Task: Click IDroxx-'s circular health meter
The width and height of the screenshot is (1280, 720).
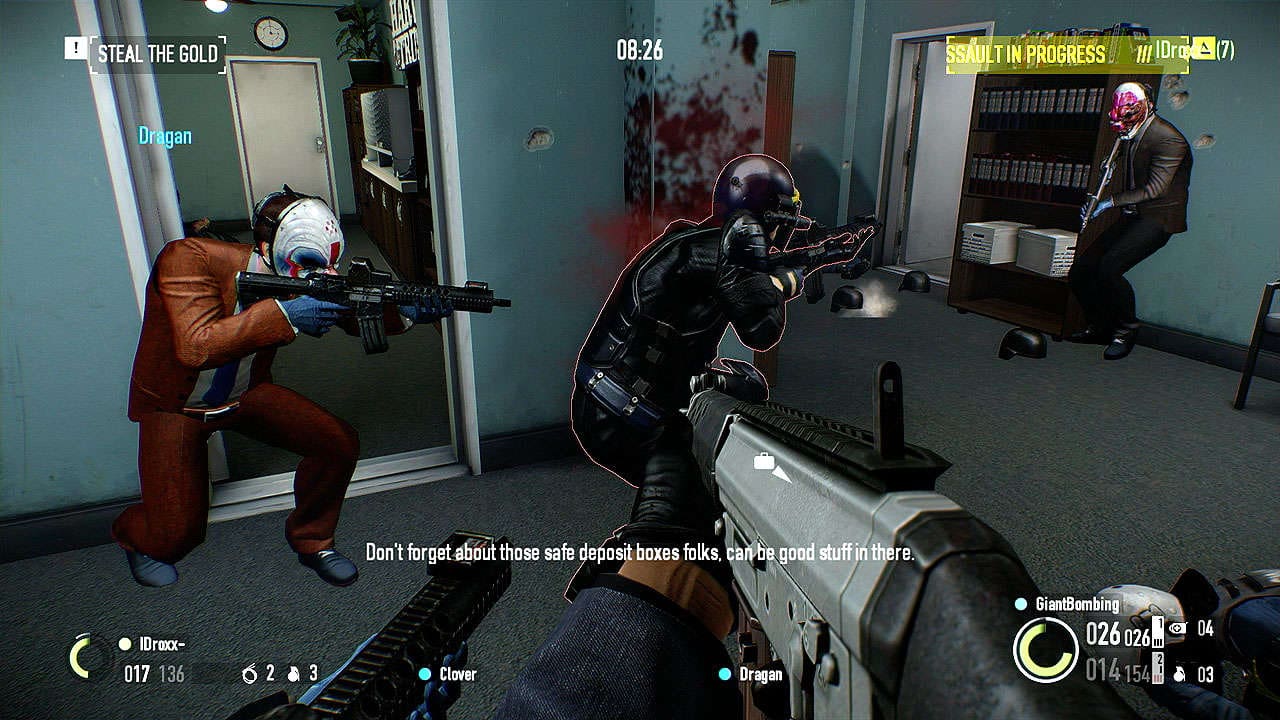Action: click(83, 657)
